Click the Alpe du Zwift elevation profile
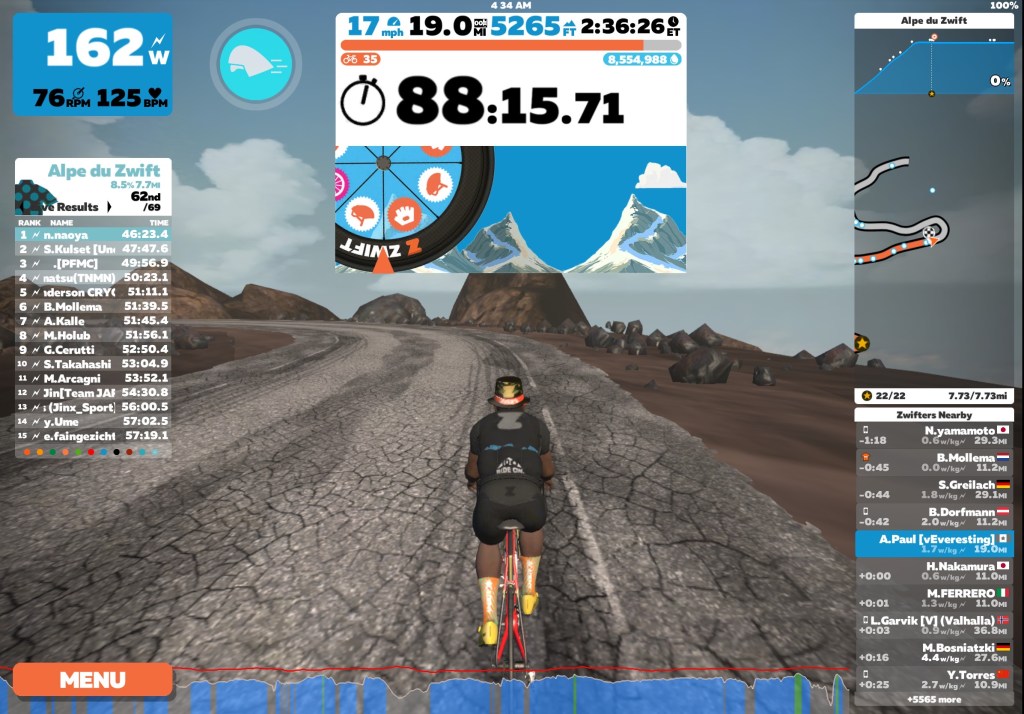The width and height of the screenshot is (1024, 714). click(x=932, y=62)
